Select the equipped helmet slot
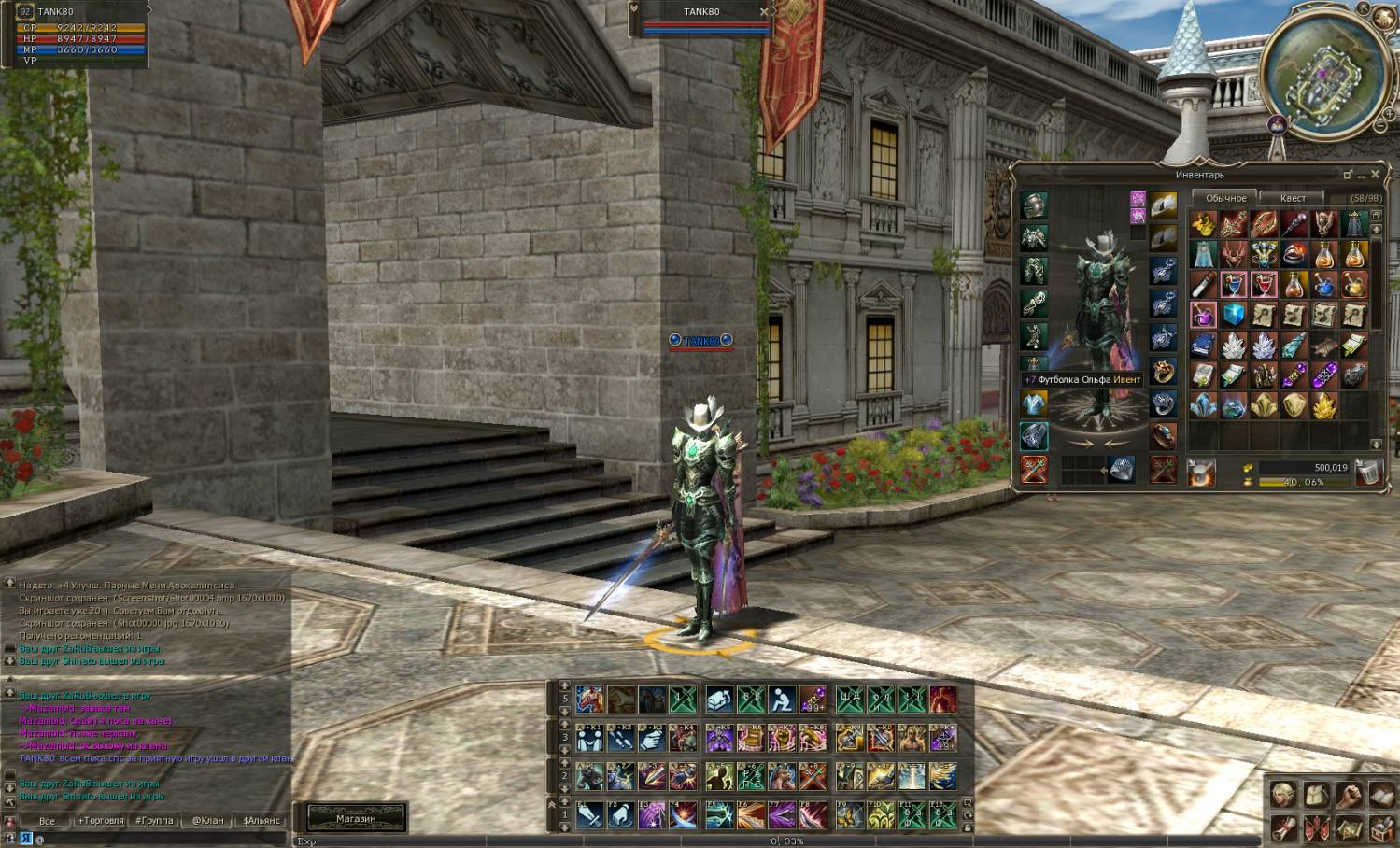The height and width of the screenshot is (848, 1400). point(1034,205)
